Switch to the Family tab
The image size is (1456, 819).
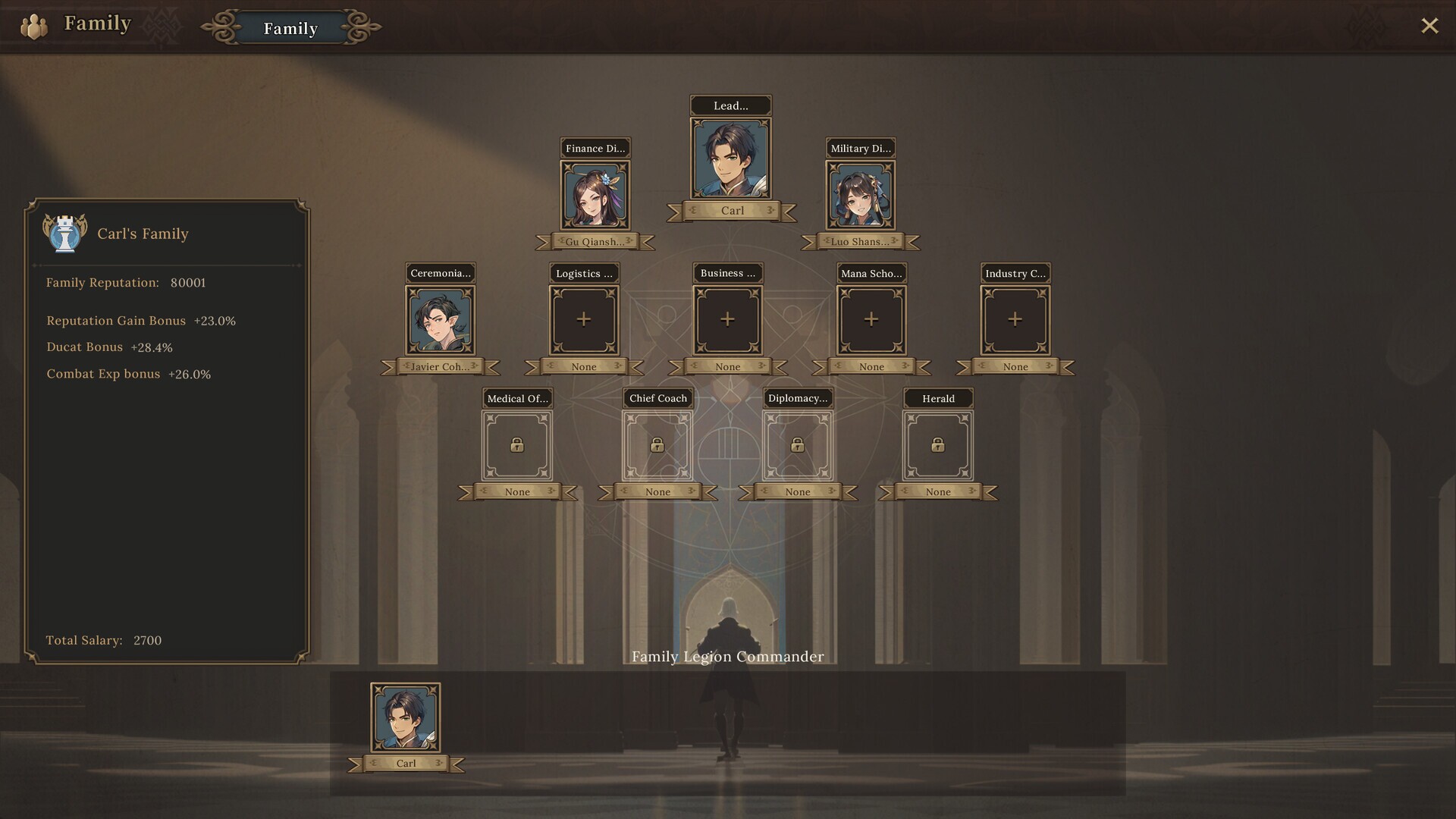pyautogui.click(x=290, y=29)
